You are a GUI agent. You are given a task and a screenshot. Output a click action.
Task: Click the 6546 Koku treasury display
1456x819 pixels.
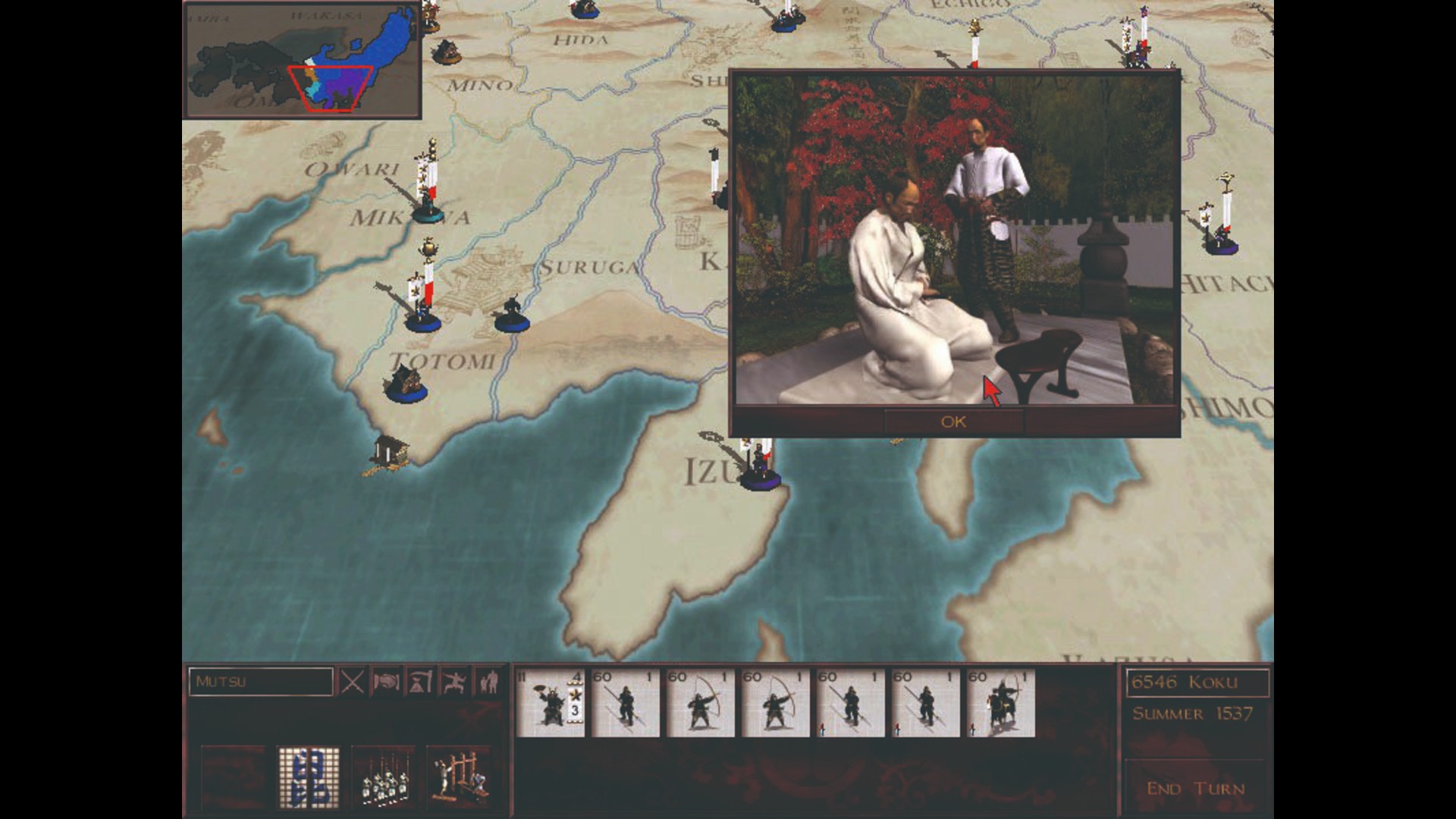[x=1198, y=682]
